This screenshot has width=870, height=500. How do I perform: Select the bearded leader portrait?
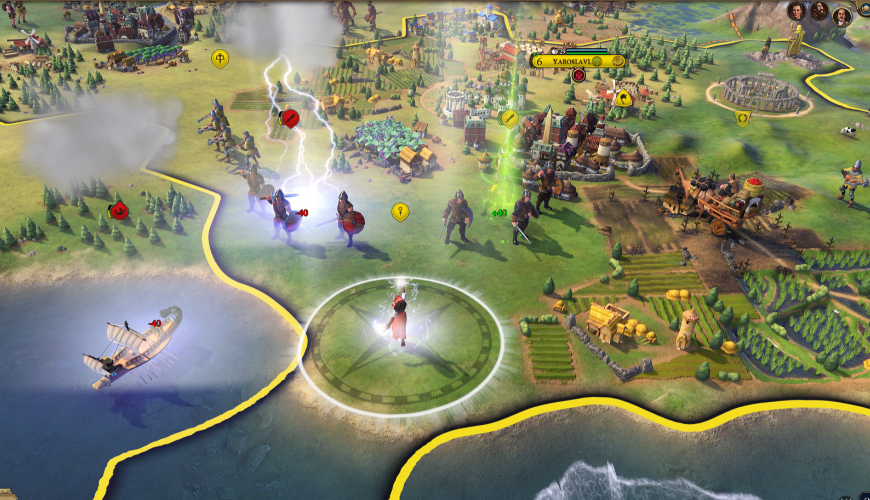click(819, 11)
